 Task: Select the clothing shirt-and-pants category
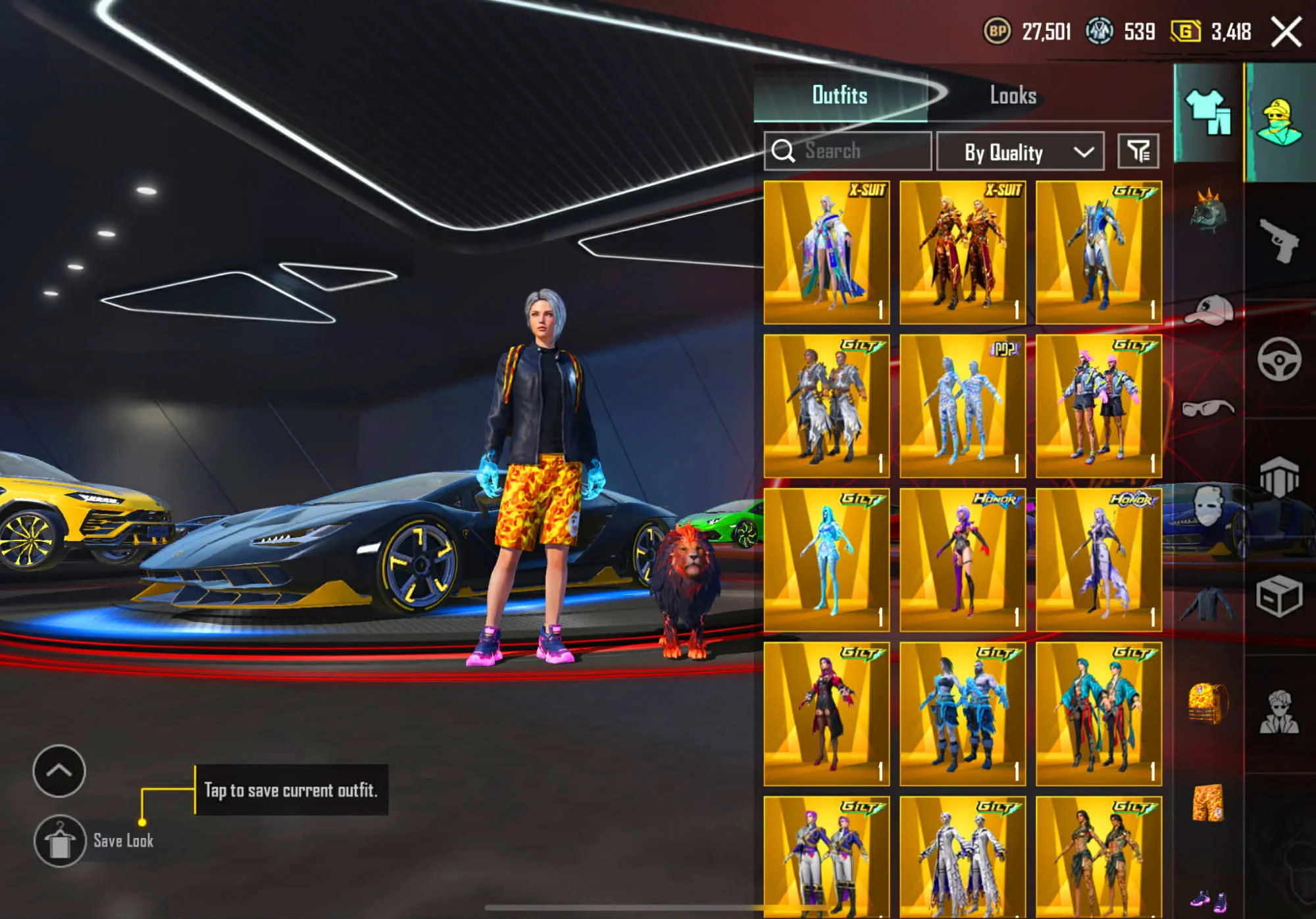click(x=1208, y=113)
